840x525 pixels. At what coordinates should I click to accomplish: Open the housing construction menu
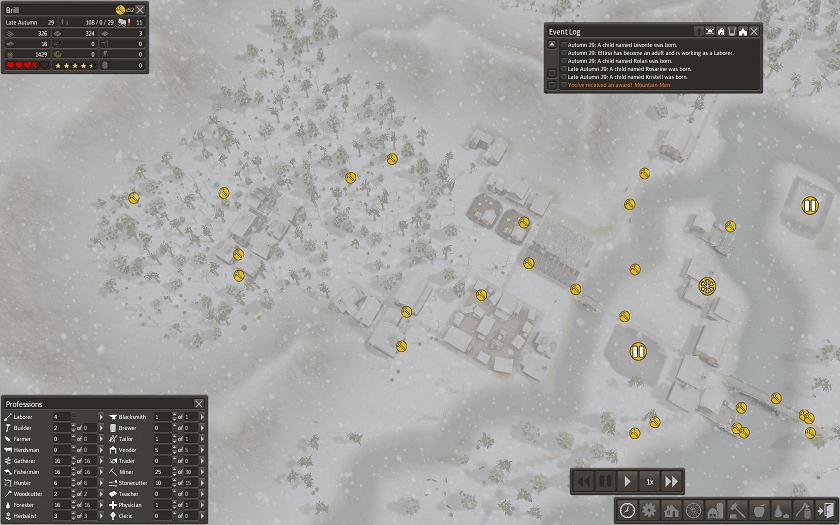click(671, 510)
